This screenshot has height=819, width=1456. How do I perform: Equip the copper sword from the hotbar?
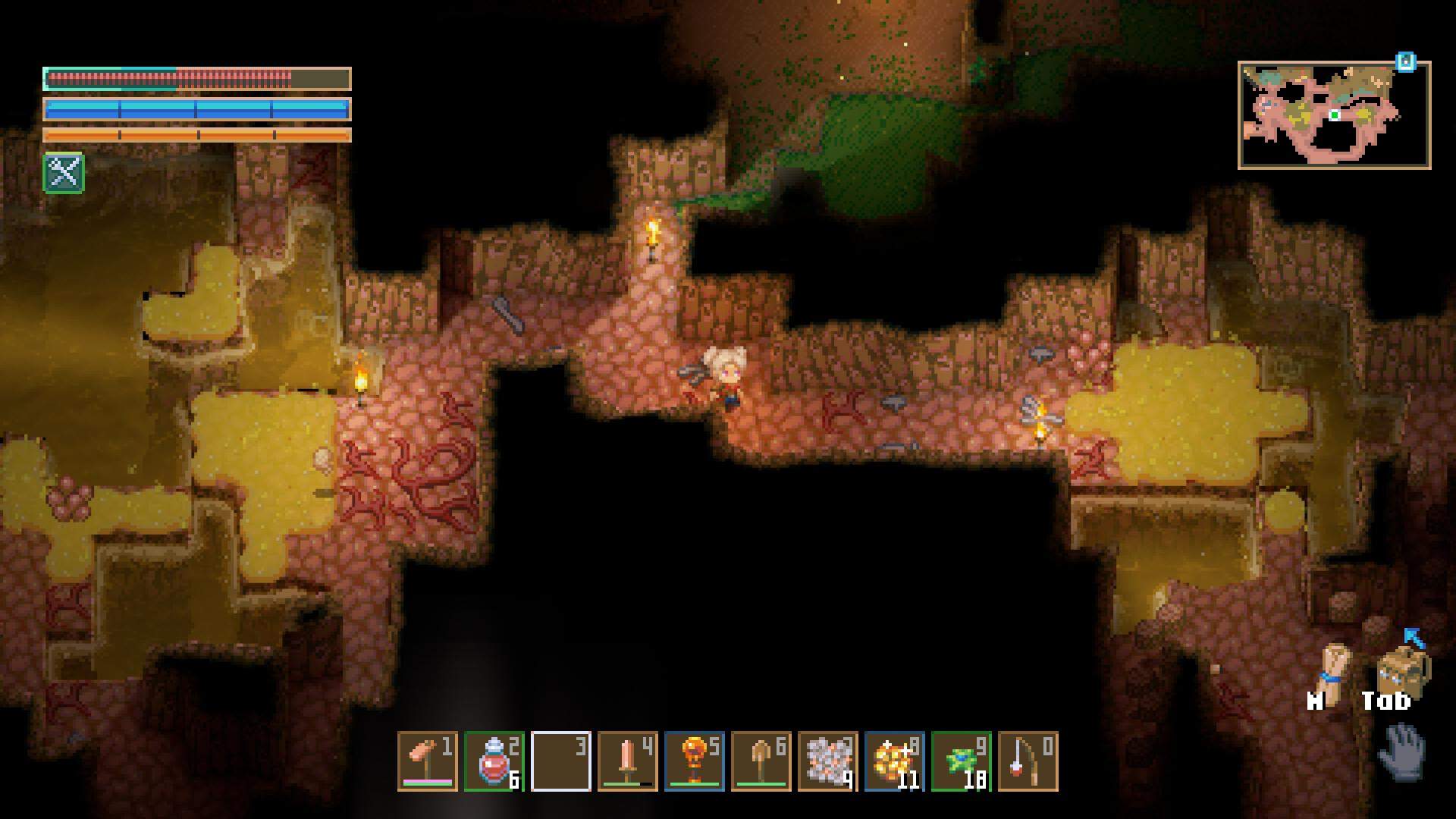pyautogui.click(x=627, y=761)
